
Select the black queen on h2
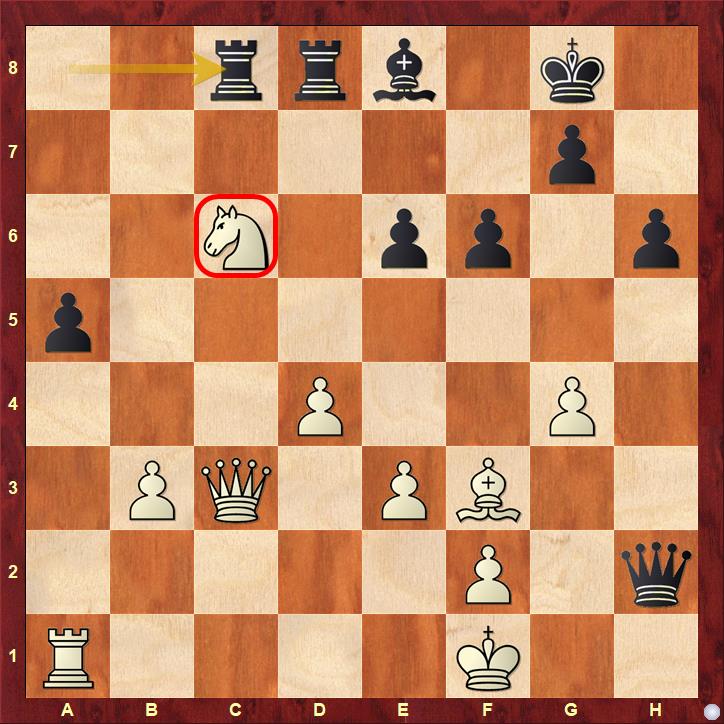pyautogui.click(x=656, y=572)
